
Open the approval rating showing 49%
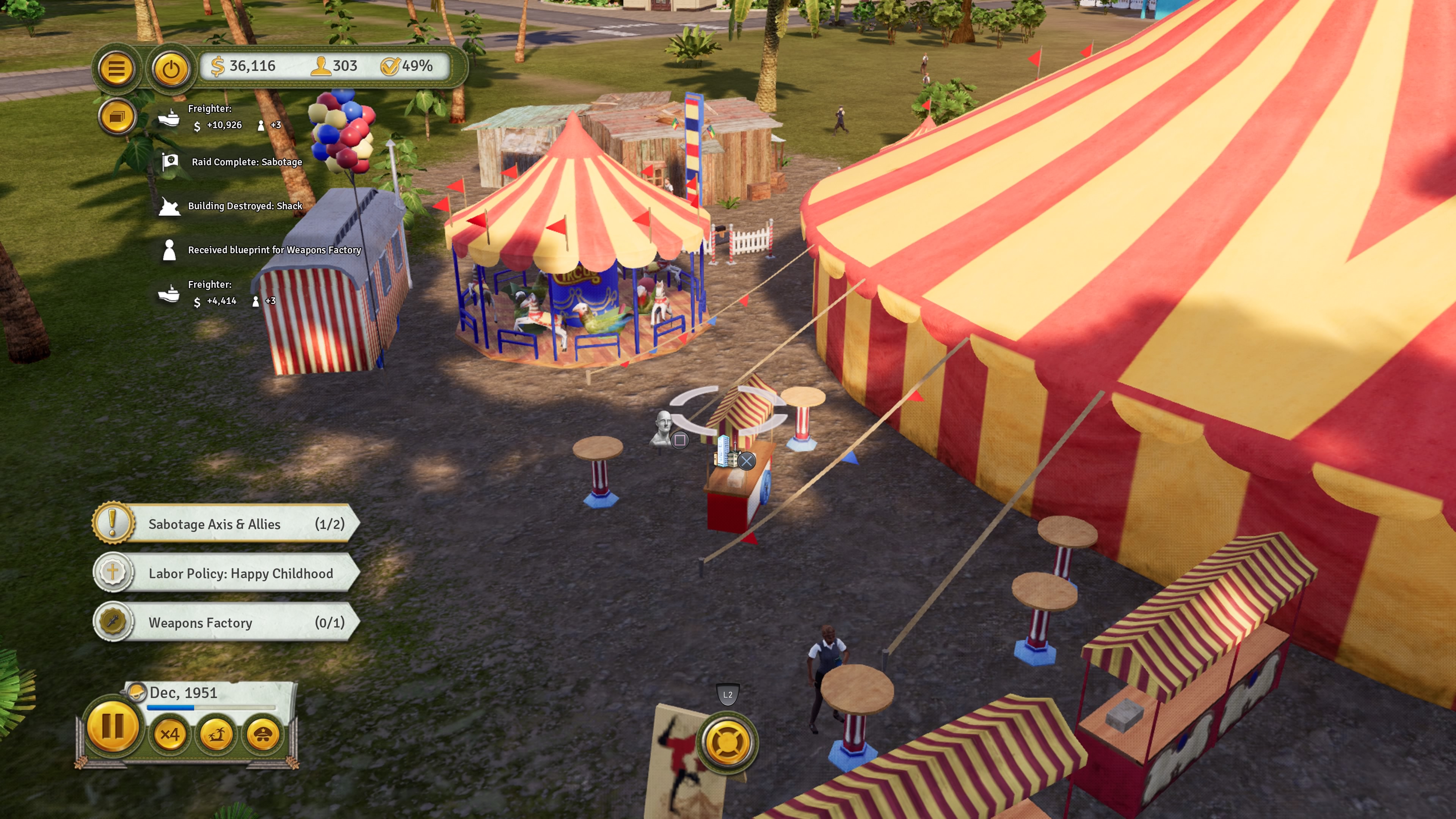pyautogui.click(x=407, y=66)
